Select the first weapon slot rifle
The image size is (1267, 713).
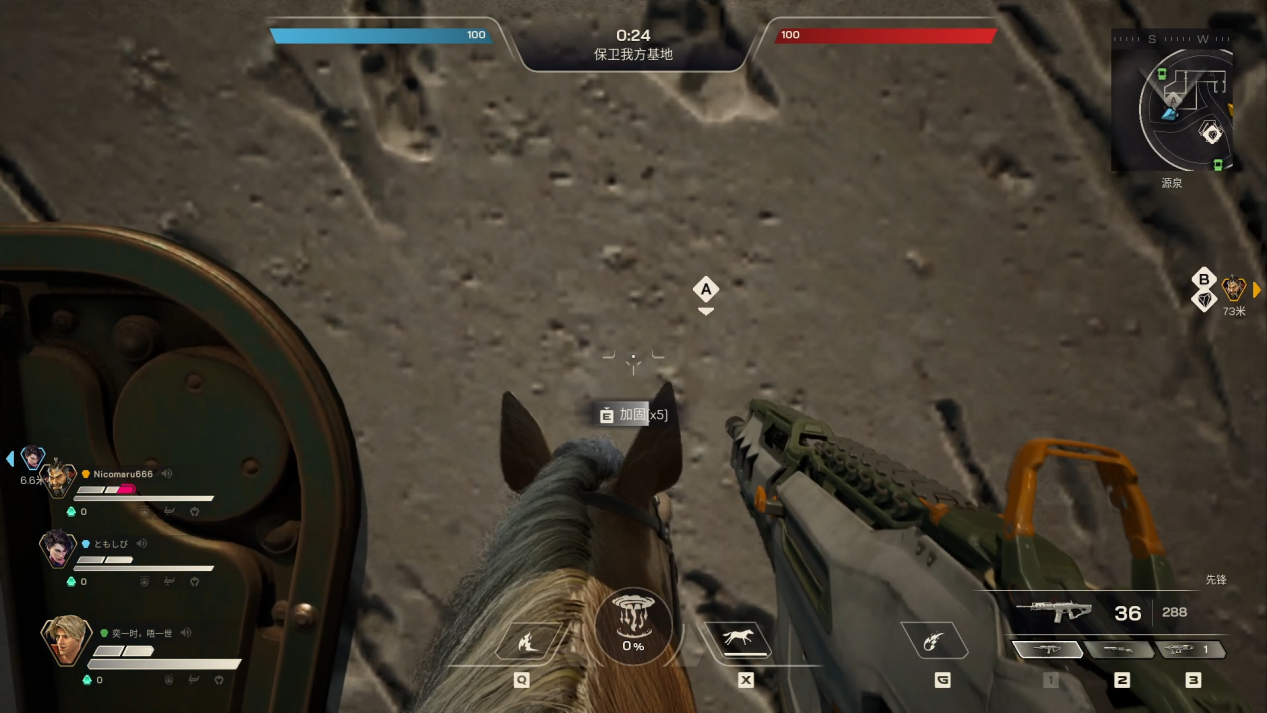coord(1048,650)
